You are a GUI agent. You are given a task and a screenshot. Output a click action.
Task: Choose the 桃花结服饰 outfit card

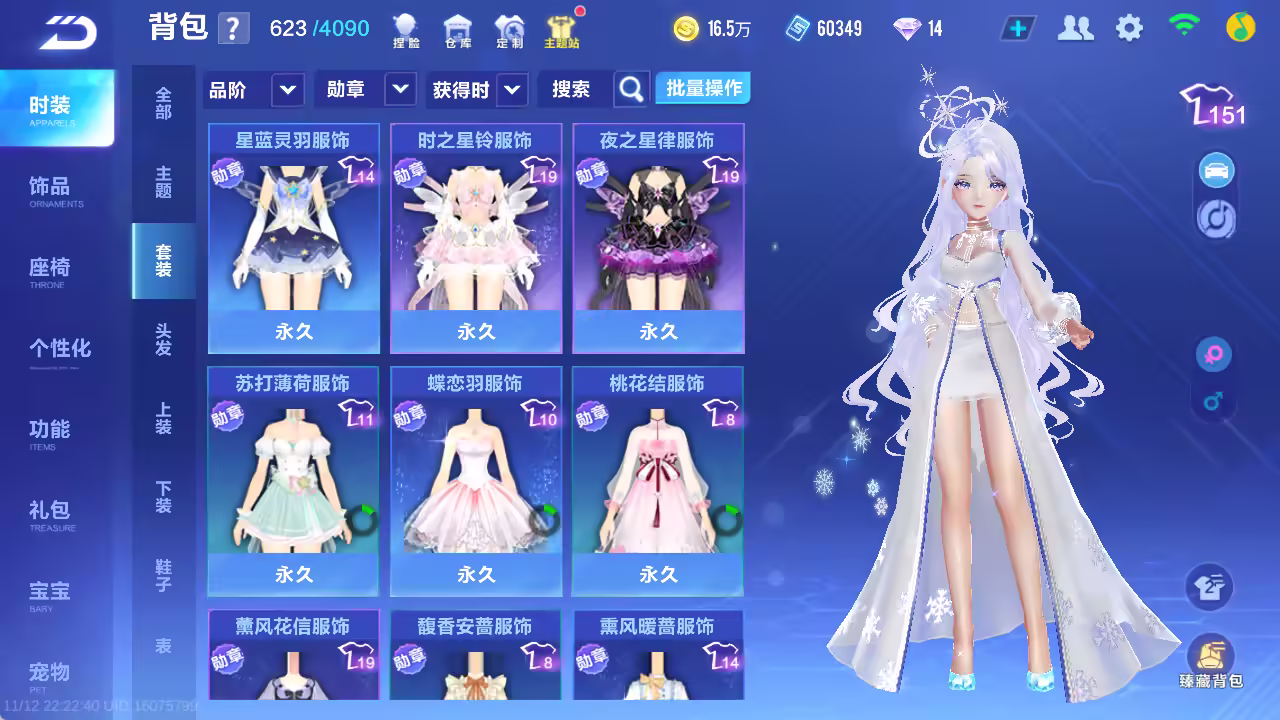tap(658, 481)
